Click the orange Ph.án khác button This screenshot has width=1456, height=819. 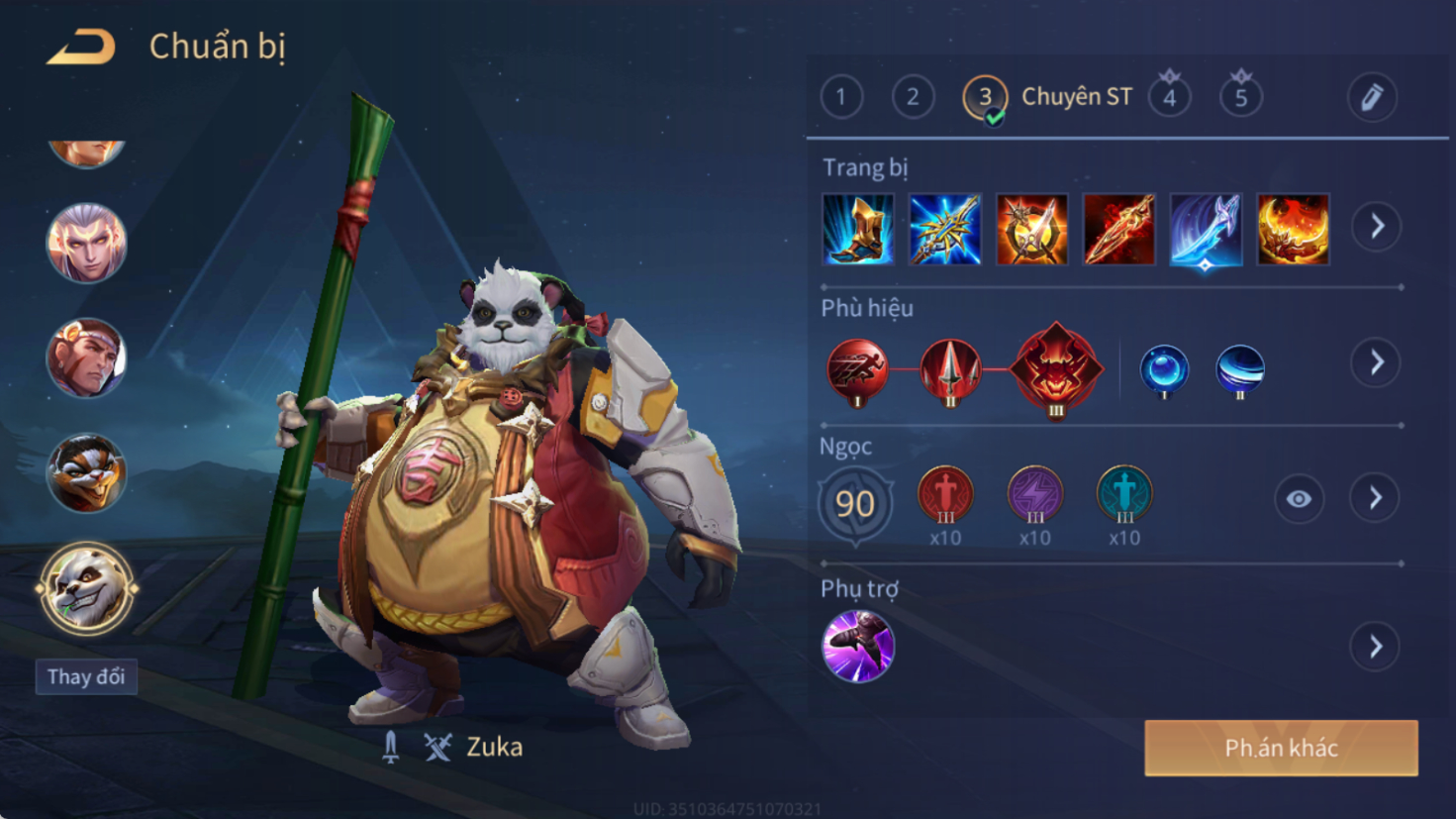tap(1281, 748)
